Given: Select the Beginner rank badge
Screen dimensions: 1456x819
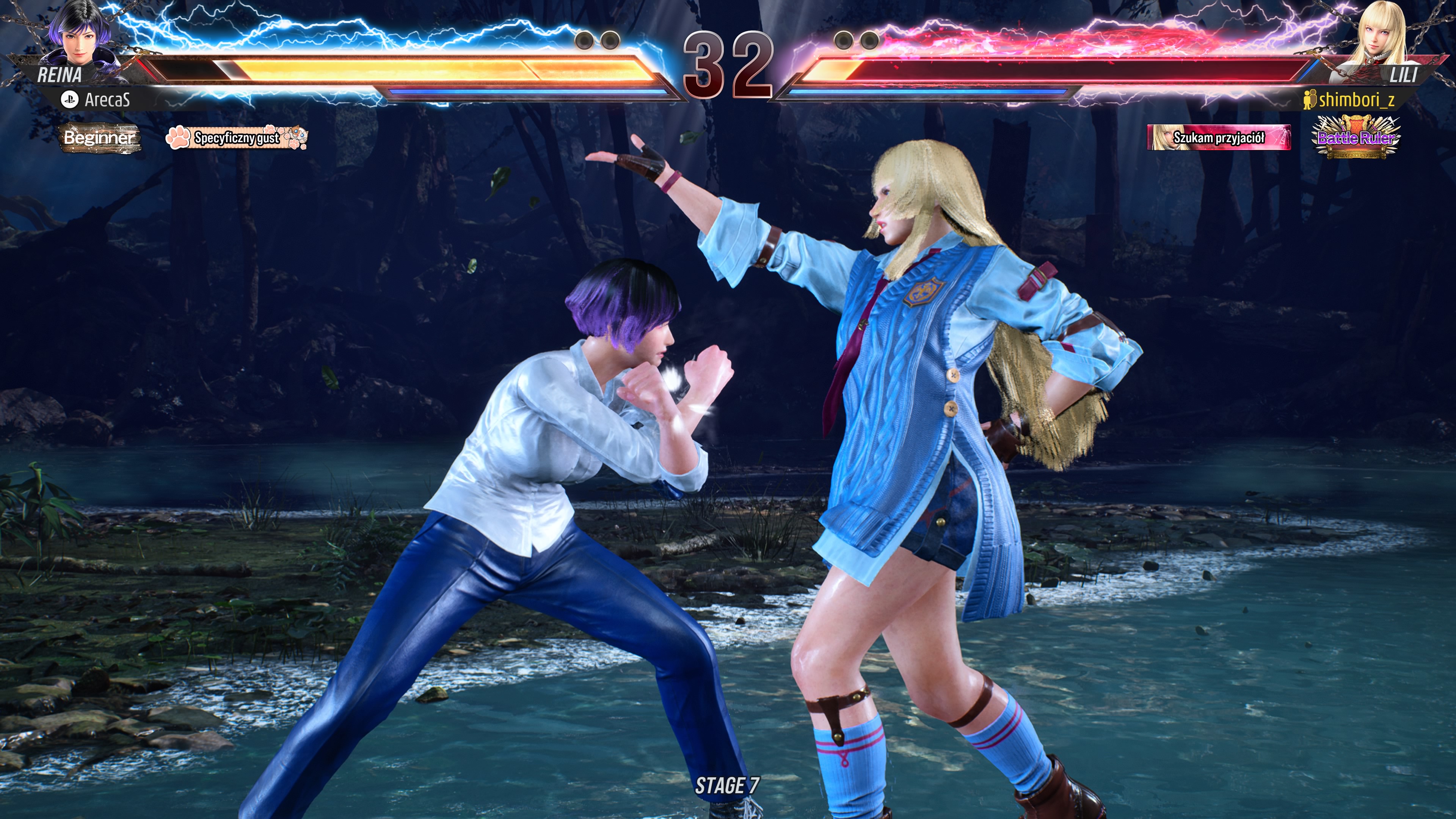Looking at the screenshot, I should coord(99,138).
